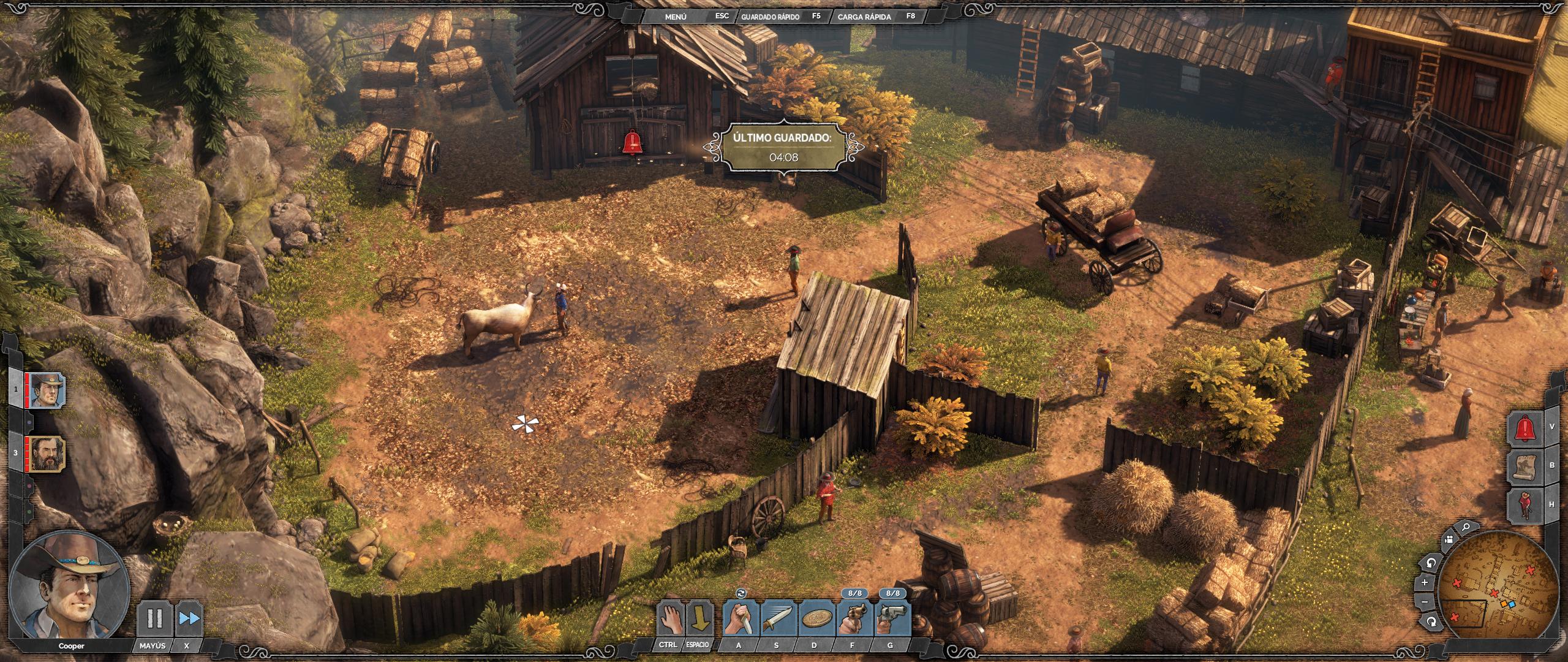
Task: Click the yellow down-arrow crouch action
Action: point(699,618)
